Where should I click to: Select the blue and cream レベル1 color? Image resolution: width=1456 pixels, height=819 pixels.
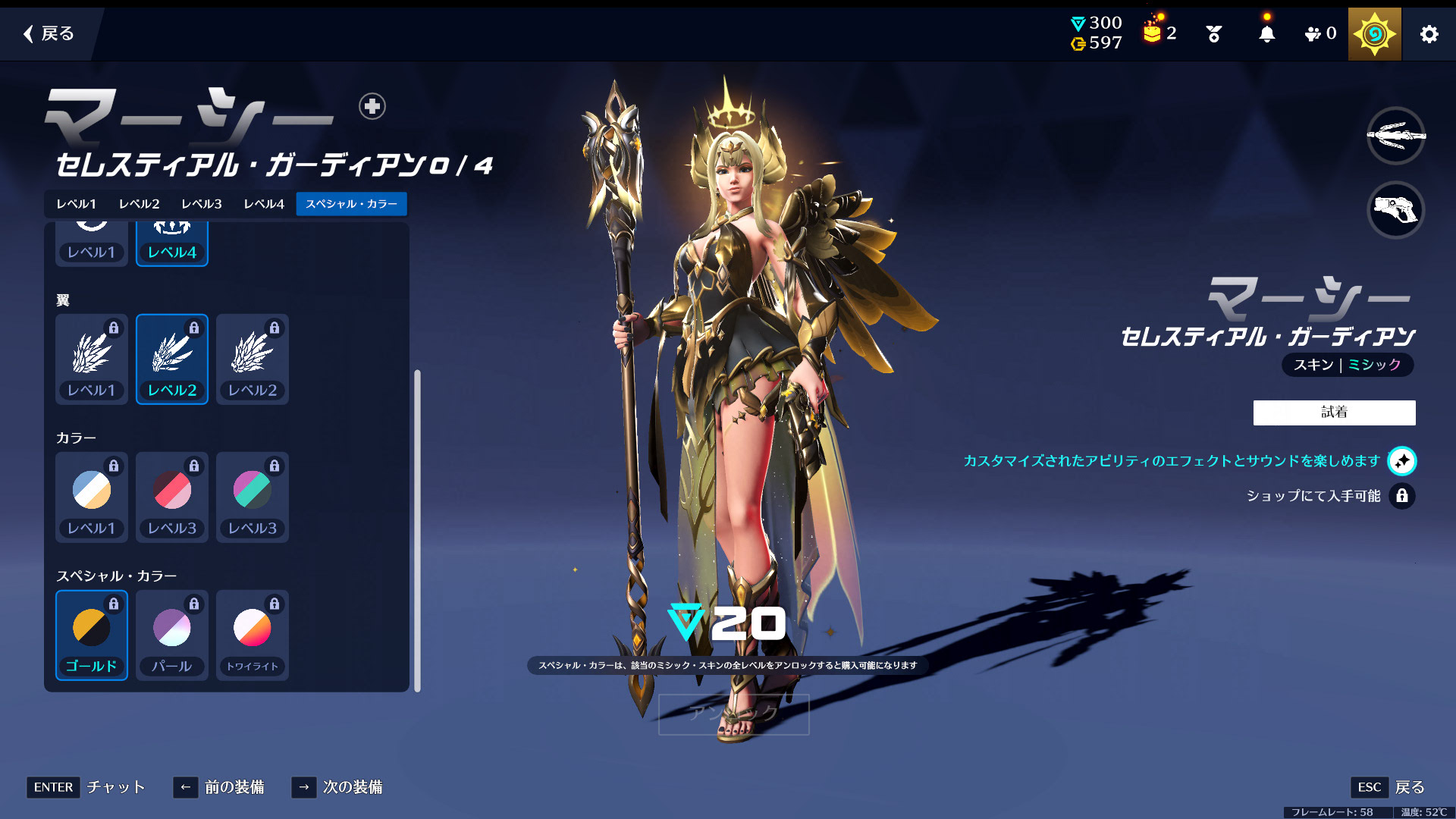tap(92, 497)
